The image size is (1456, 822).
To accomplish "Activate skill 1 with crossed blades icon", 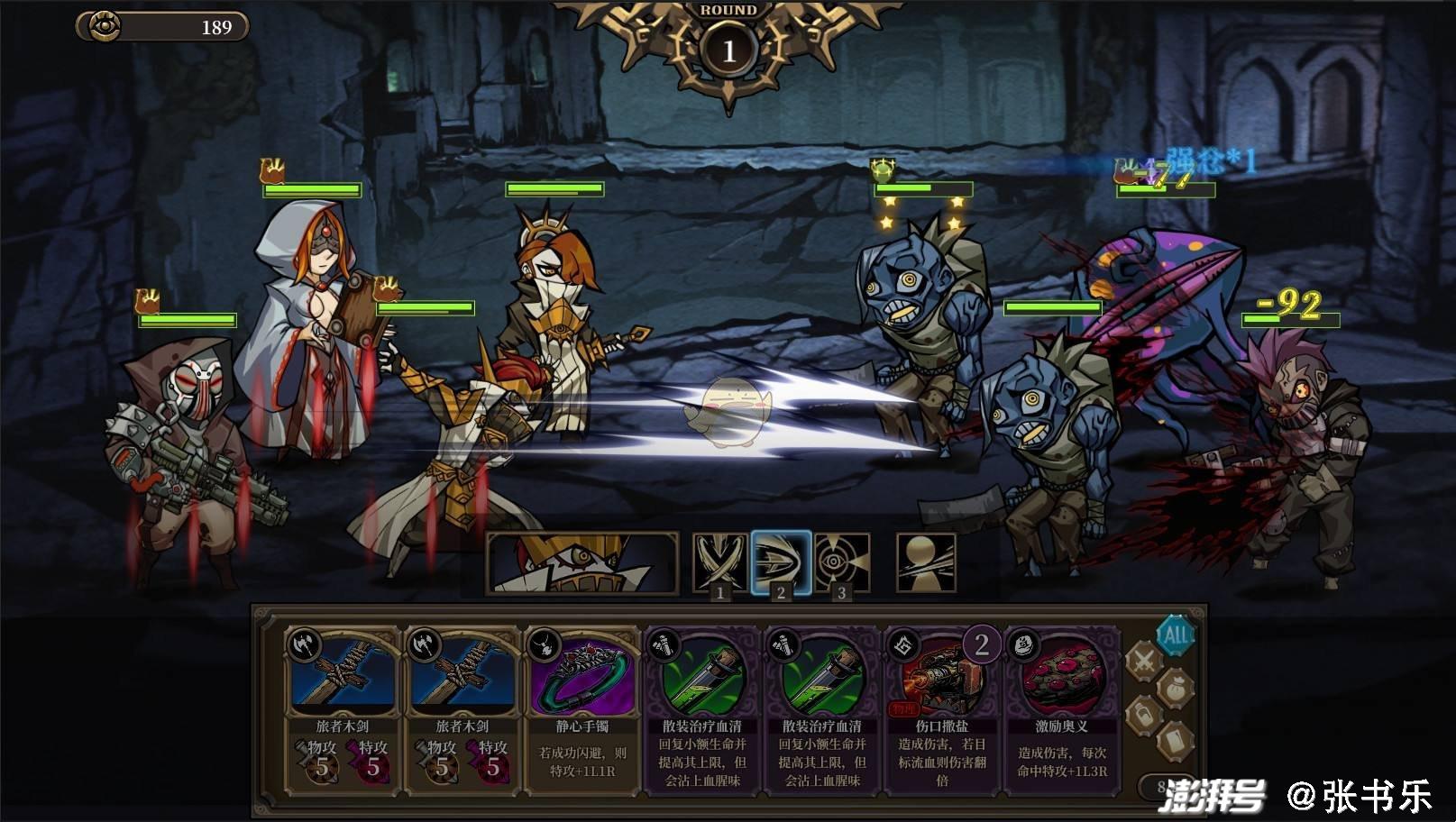I will point(719,562).
